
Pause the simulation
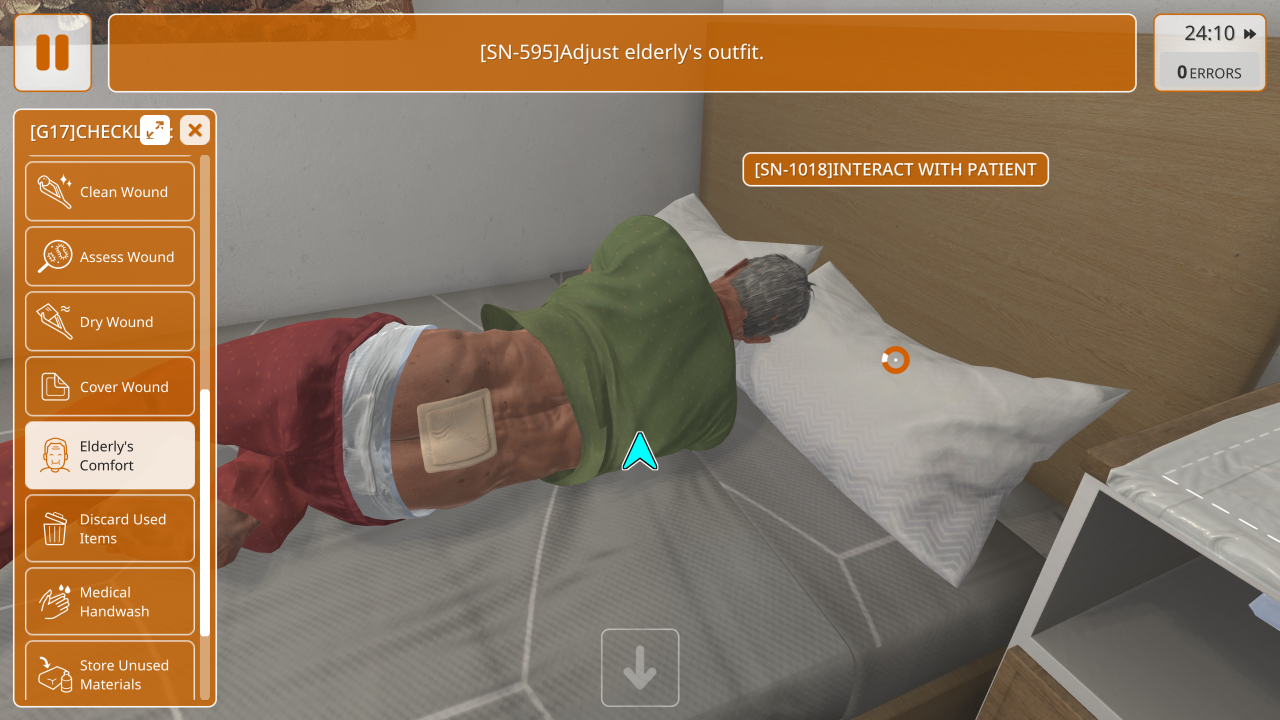point(52,53)
